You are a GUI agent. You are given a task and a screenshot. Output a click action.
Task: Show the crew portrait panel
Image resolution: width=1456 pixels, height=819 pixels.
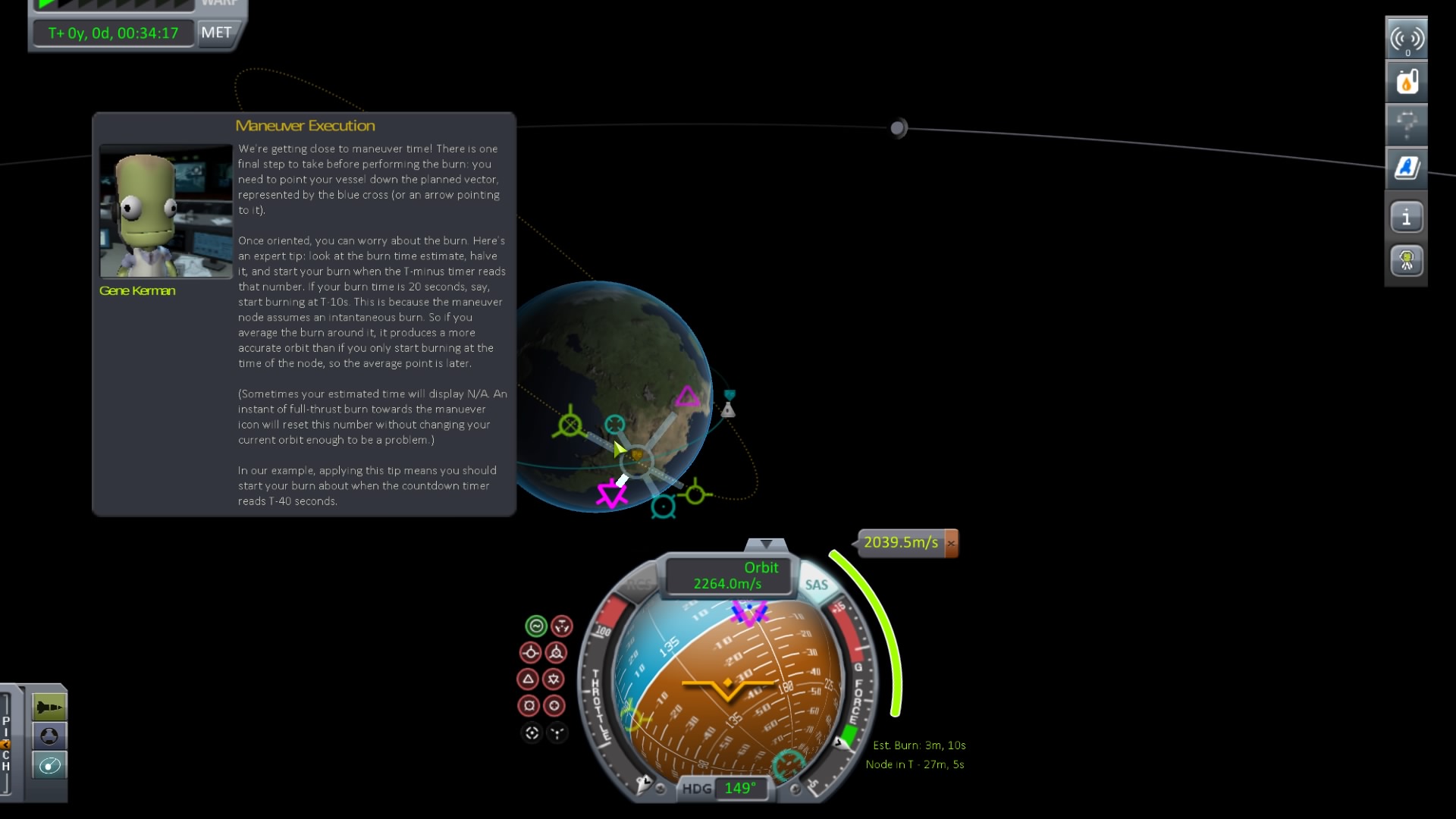click(x=1407, y=260)
